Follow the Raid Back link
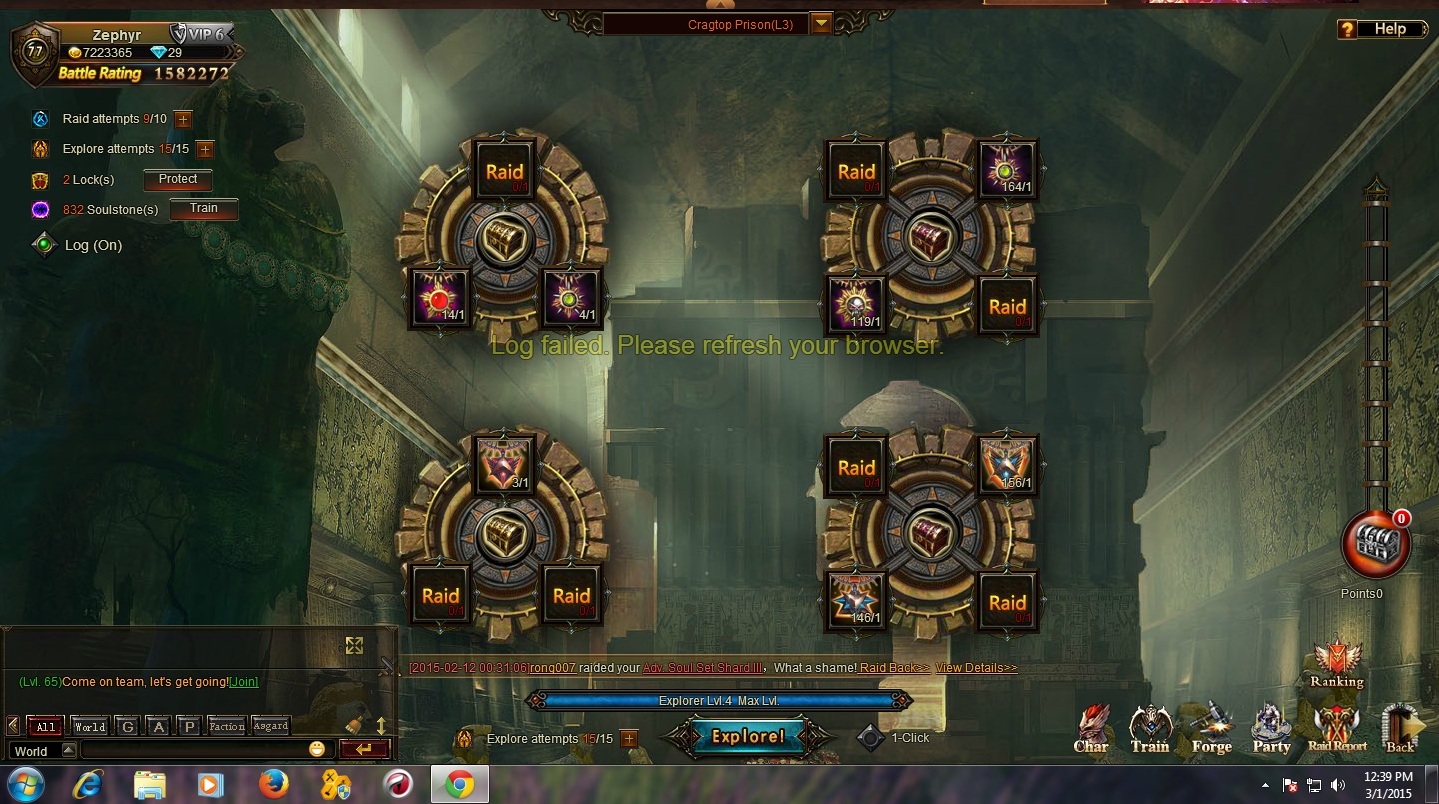The image size is (1439, 804). click(x=893, y=668)
